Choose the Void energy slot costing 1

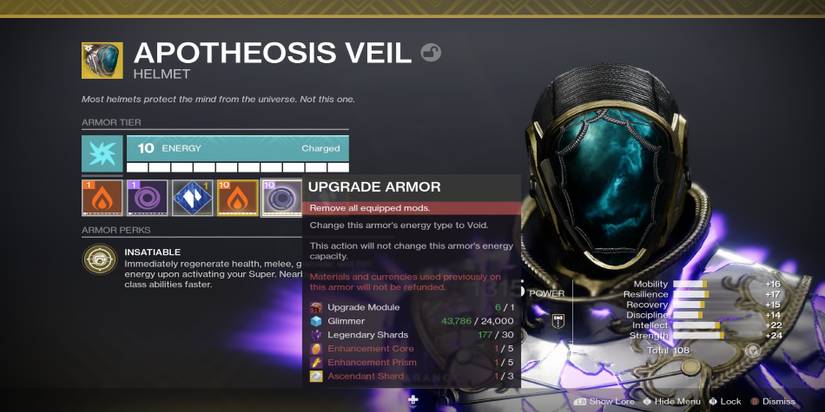pos(147,198)
